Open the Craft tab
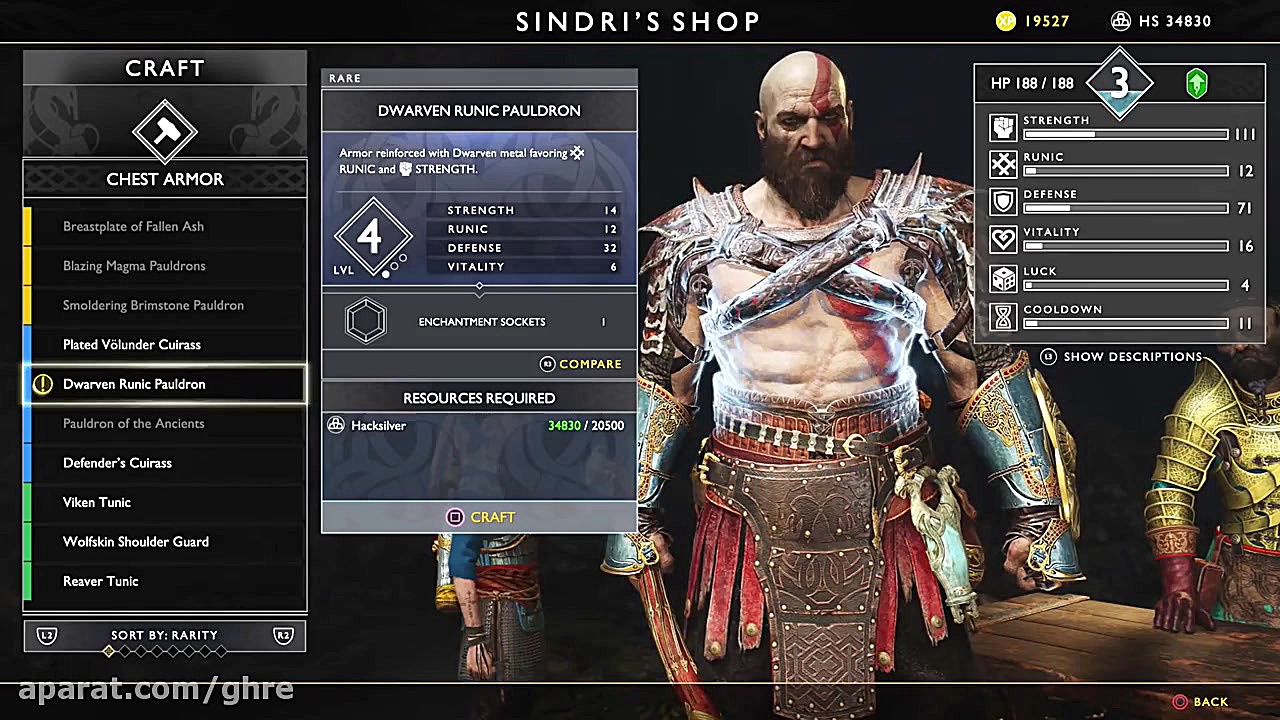 pyautogui.click(x=164, y=68)
